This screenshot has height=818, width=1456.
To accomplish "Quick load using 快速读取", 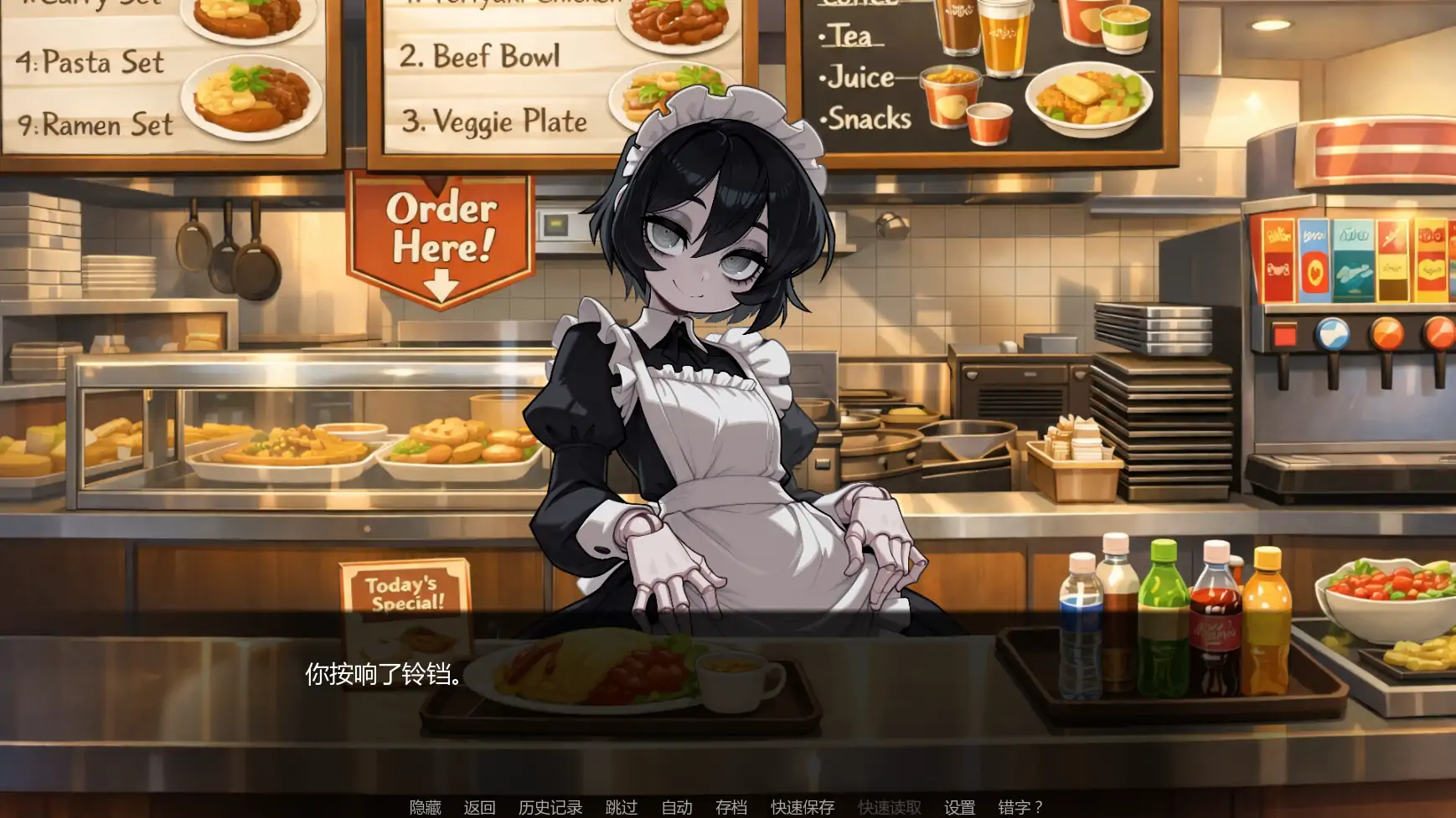I will pyautogui.click(x=889, y=807).
